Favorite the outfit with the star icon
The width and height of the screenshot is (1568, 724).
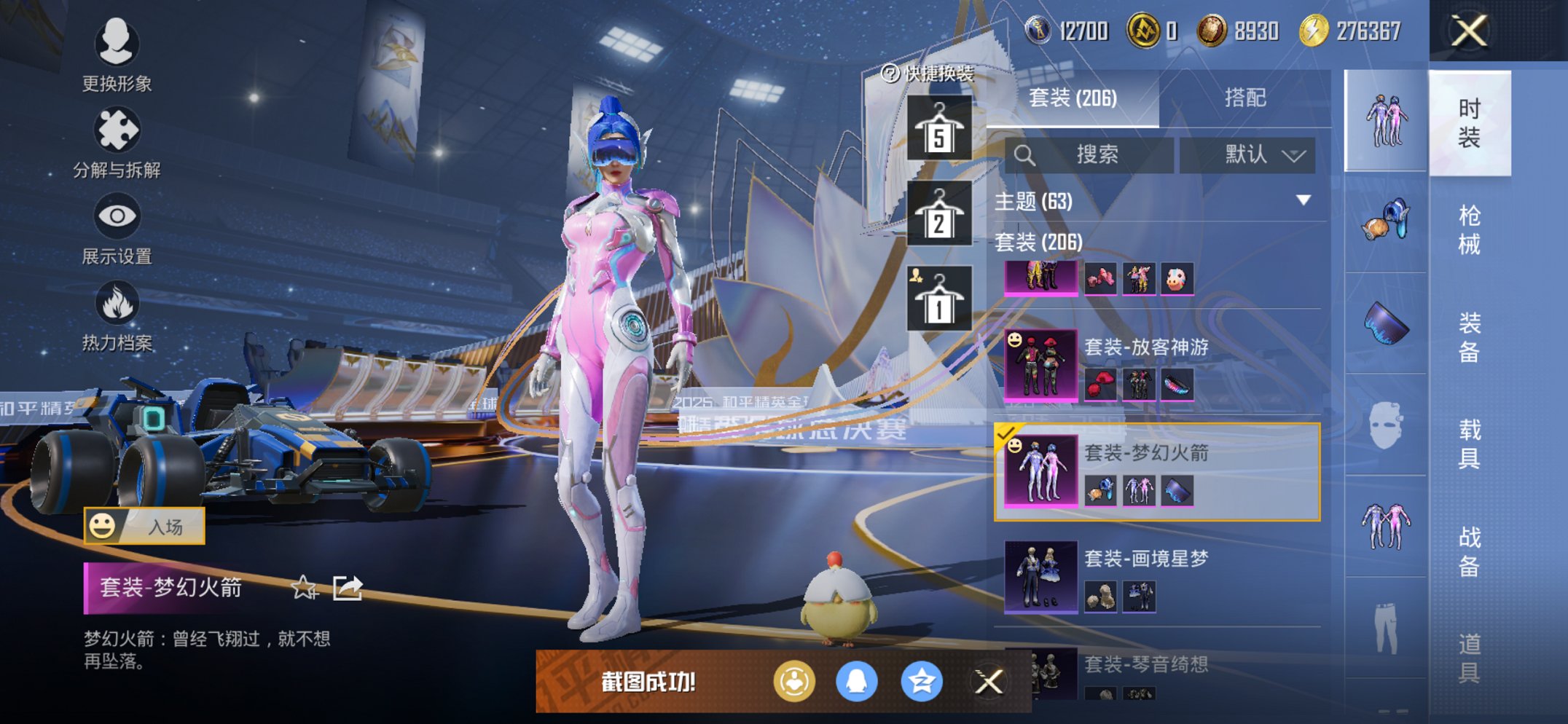(303, 587)
